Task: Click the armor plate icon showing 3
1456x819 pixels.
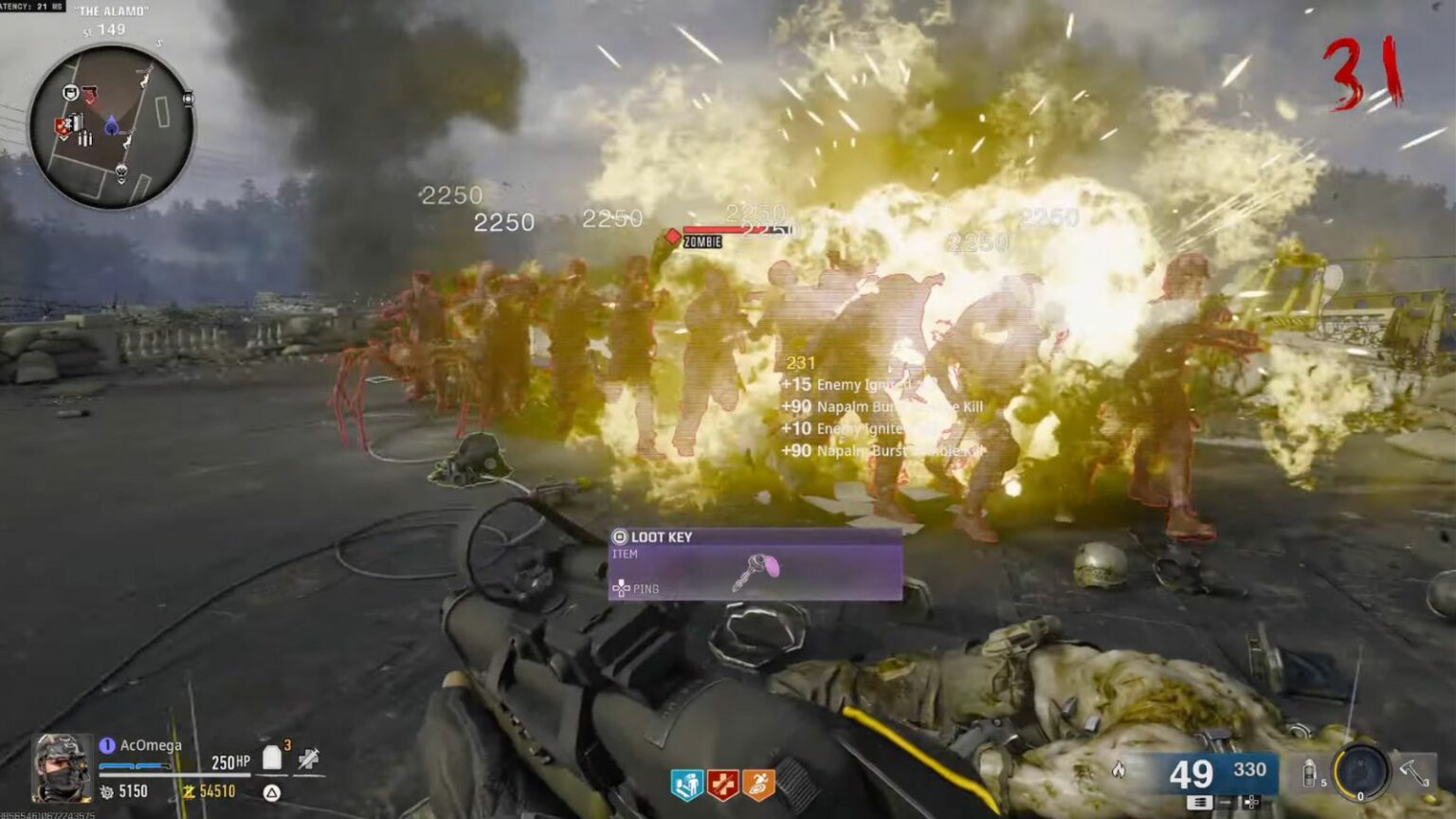Action: click(272, 757)
